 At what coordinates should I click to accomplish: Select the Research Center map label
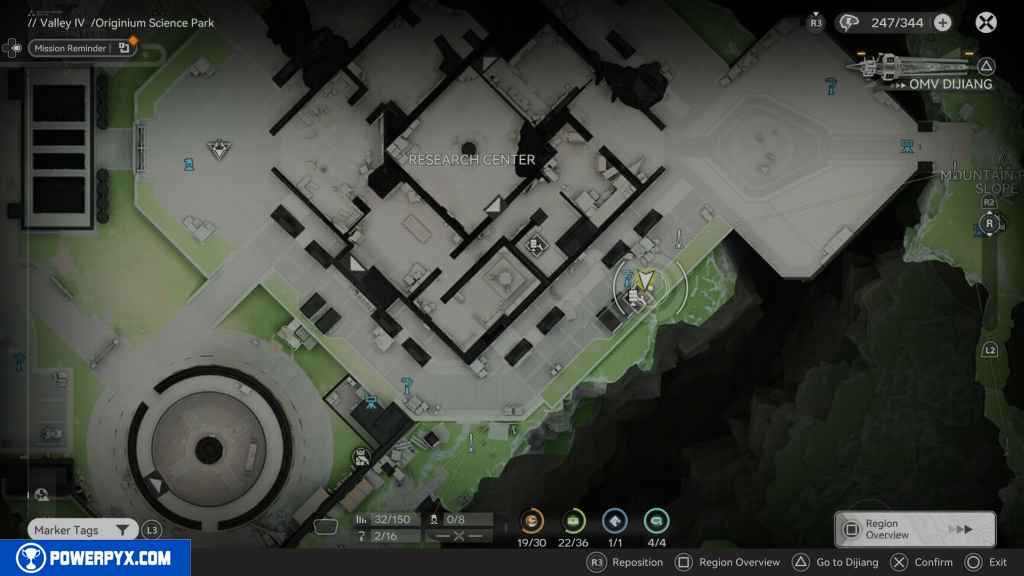coord(472,160)
